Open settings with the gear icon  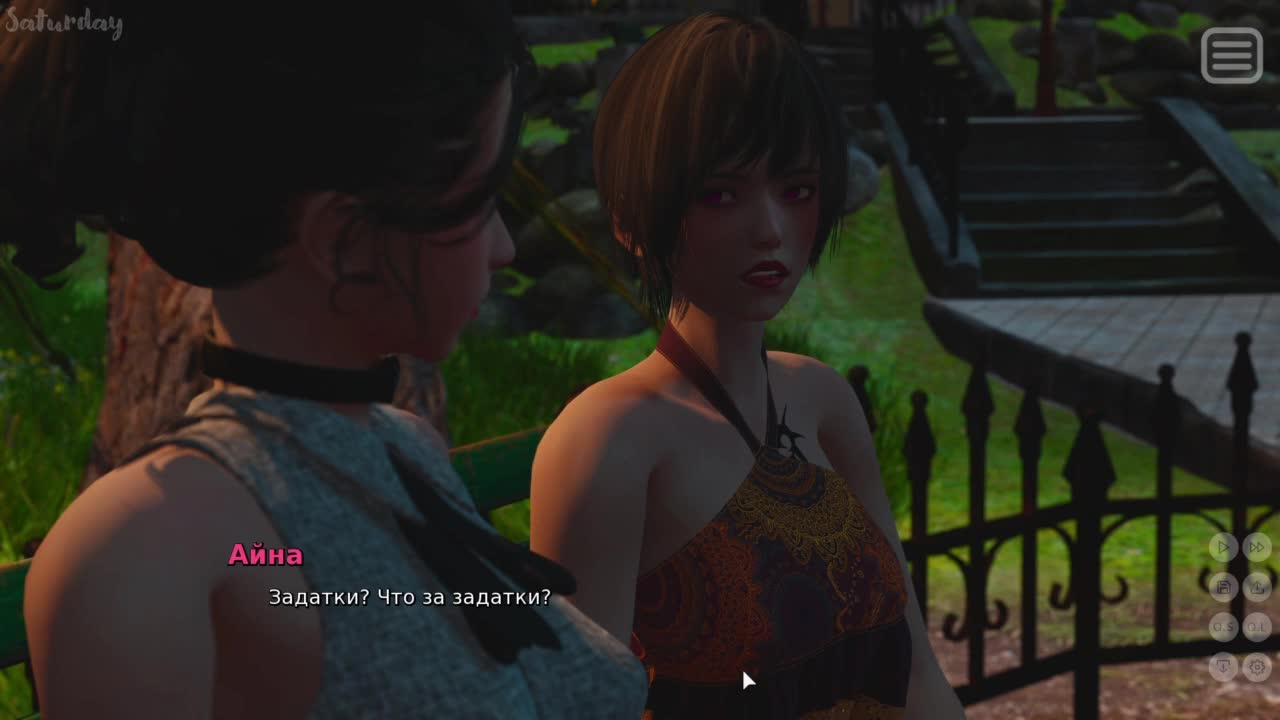(x=1257, y=666)
